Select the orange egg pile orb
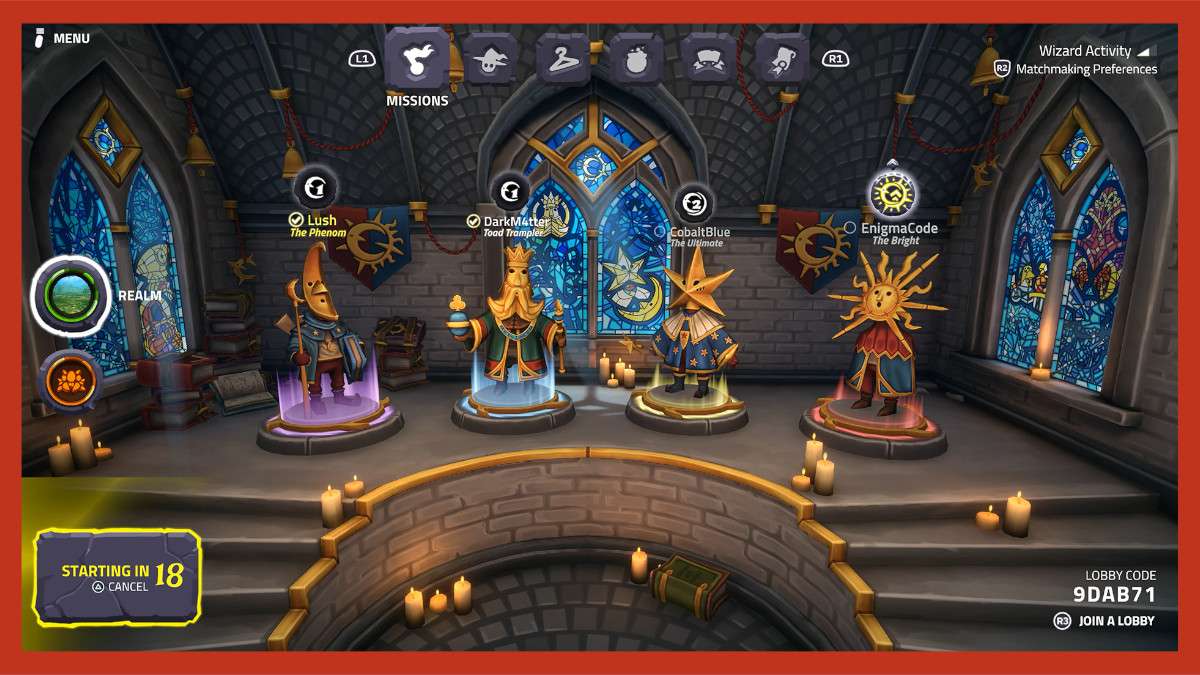 pos(70,380)
